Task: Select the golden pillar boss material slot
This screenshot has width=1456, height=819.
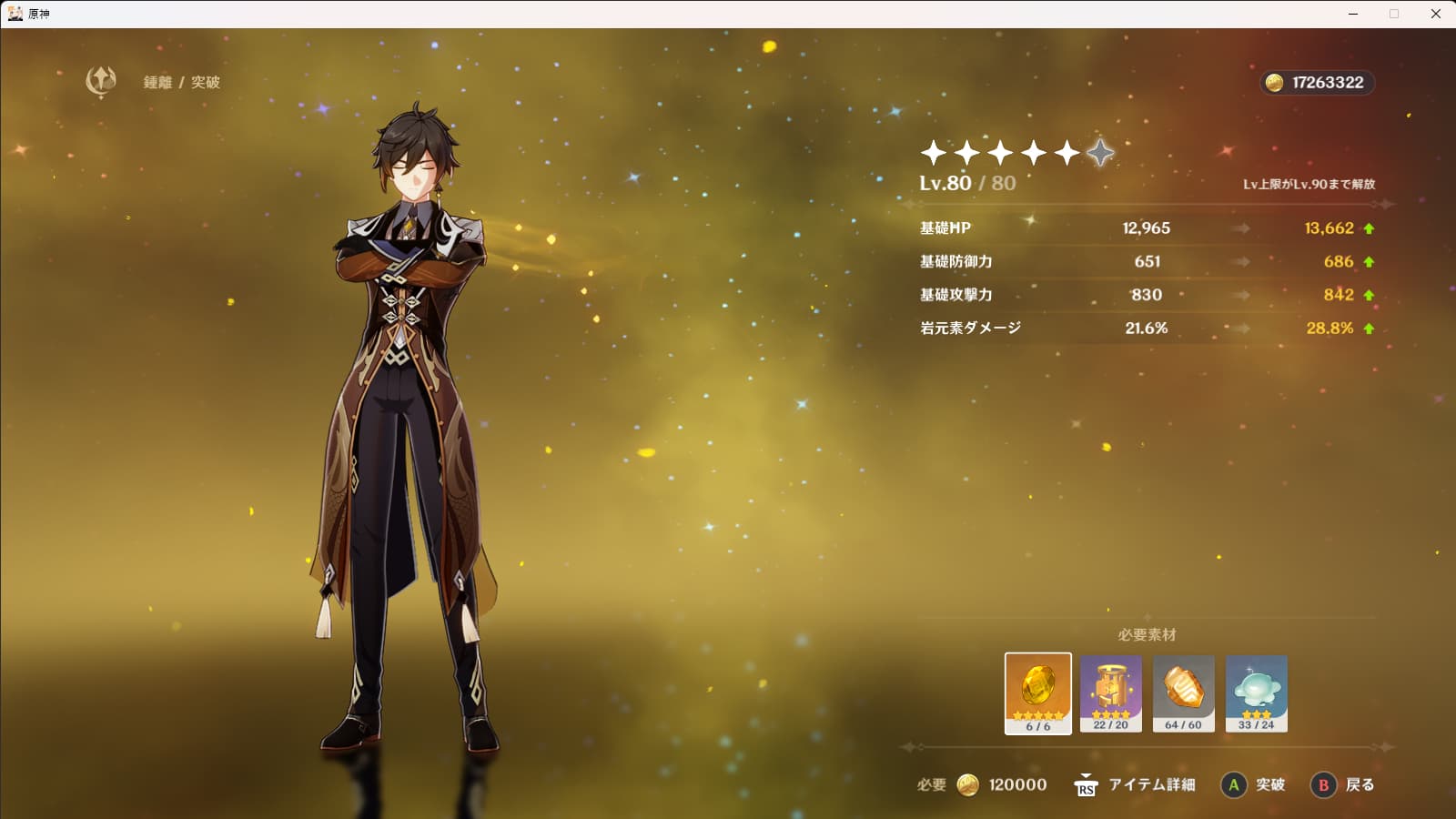Action: coord(1110,693)
